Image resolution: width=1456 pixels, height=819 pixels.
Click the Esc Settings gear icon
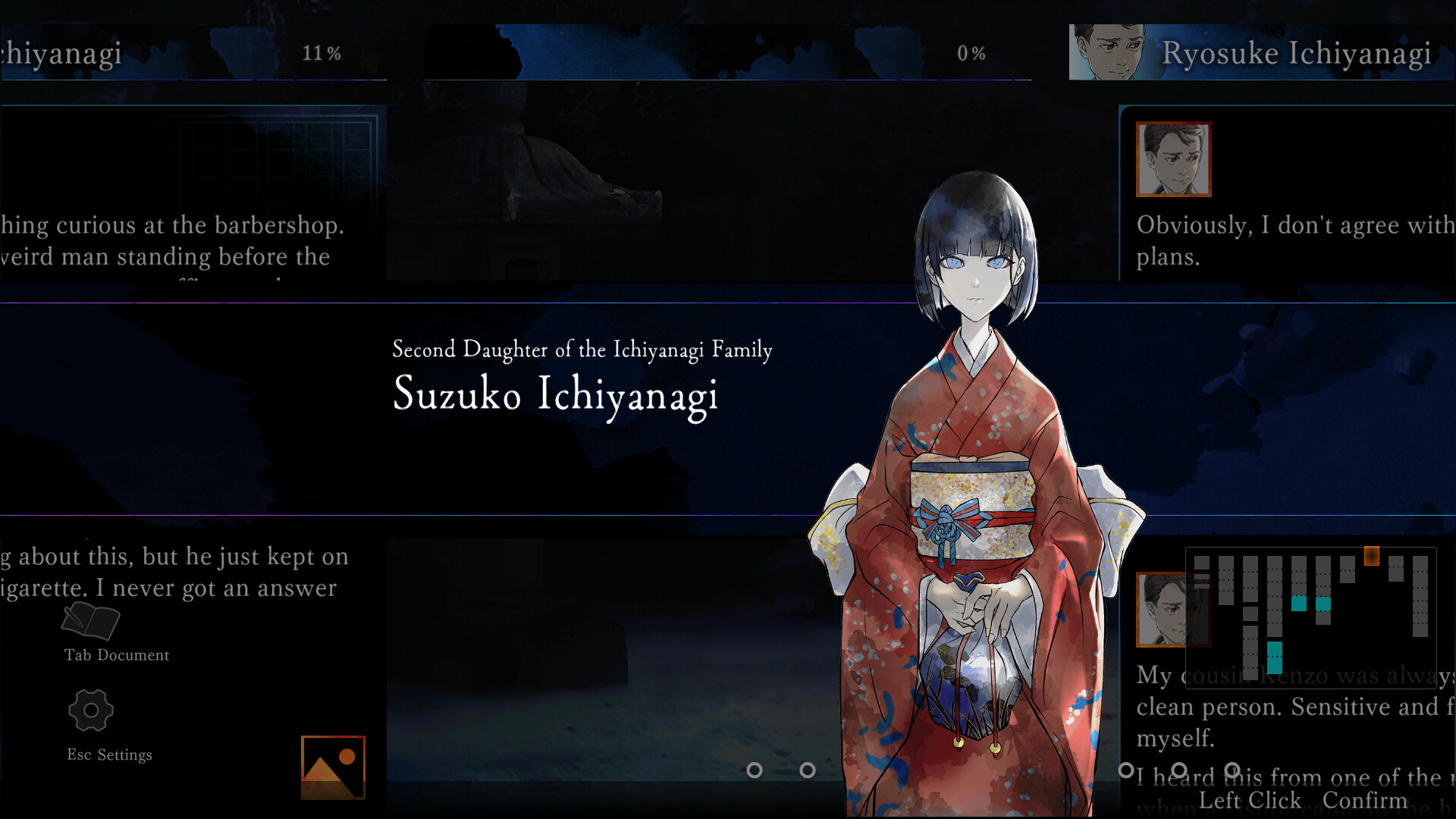[x=90, y=711]
